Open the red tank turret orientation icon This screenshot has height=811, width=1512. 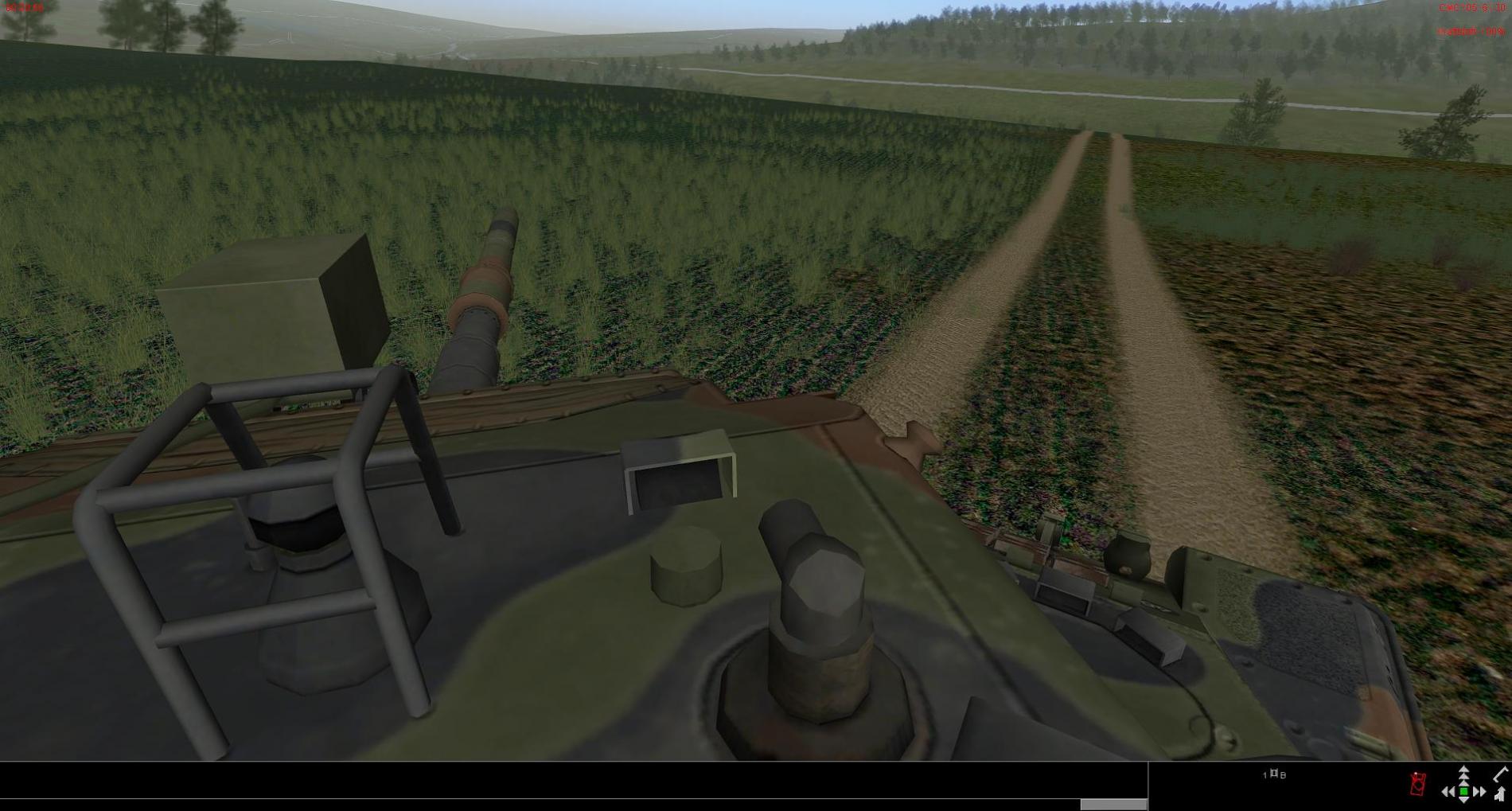(1417, 784)
